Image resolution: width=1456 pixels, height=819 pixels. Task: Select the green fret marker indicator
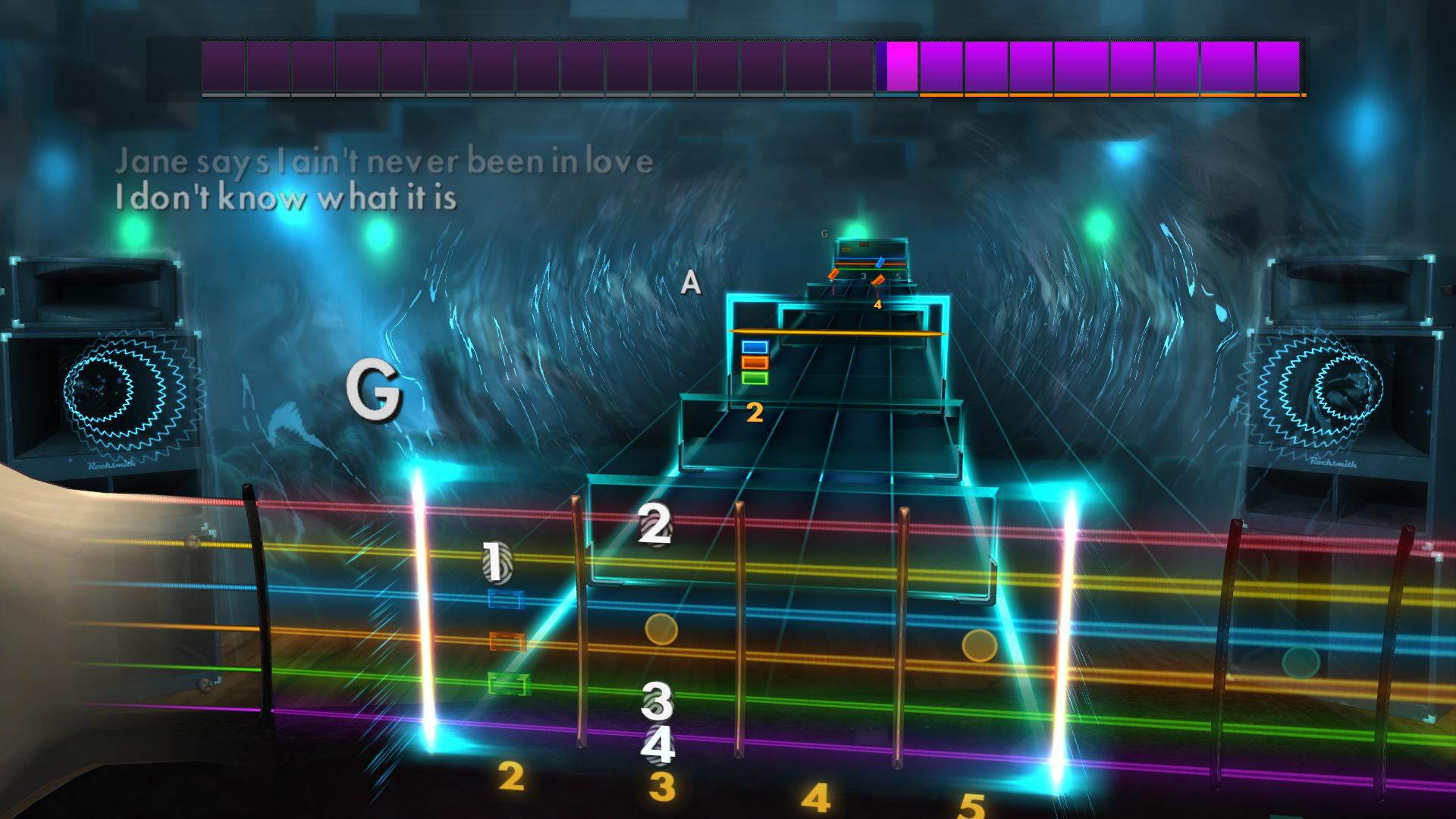(508, 681)
